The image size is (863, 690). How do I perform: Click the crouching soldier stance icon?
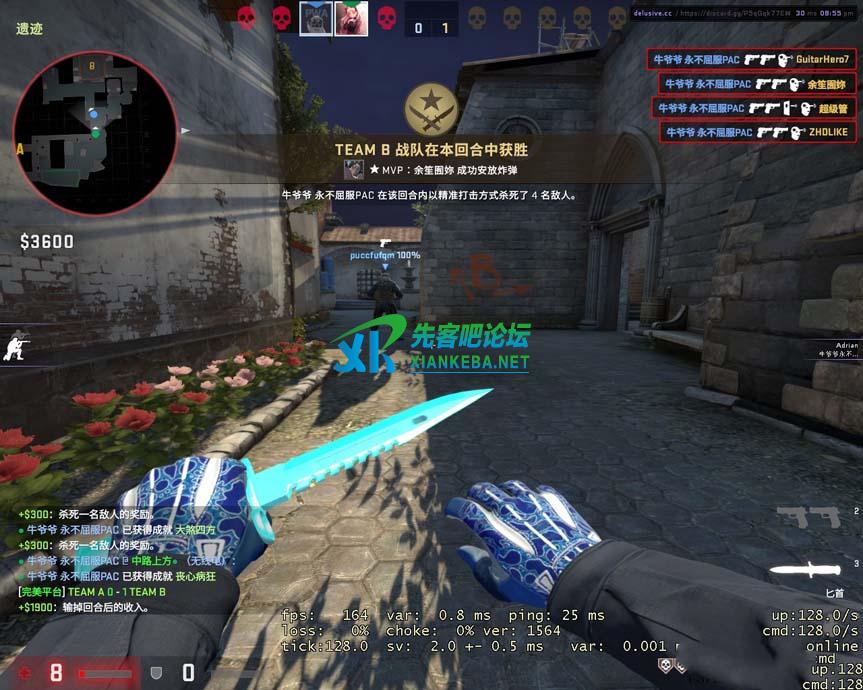pyautogui.click(x=16, y=347)
